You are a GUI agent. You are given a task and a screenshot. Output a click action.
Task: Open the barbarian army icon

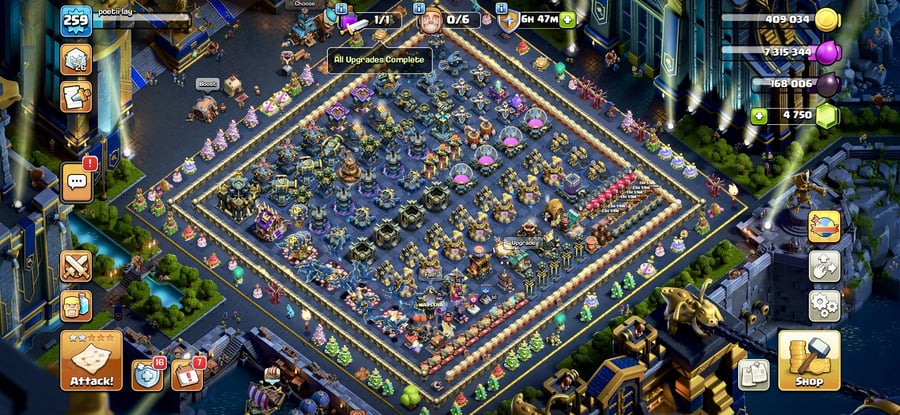point(76,305)
